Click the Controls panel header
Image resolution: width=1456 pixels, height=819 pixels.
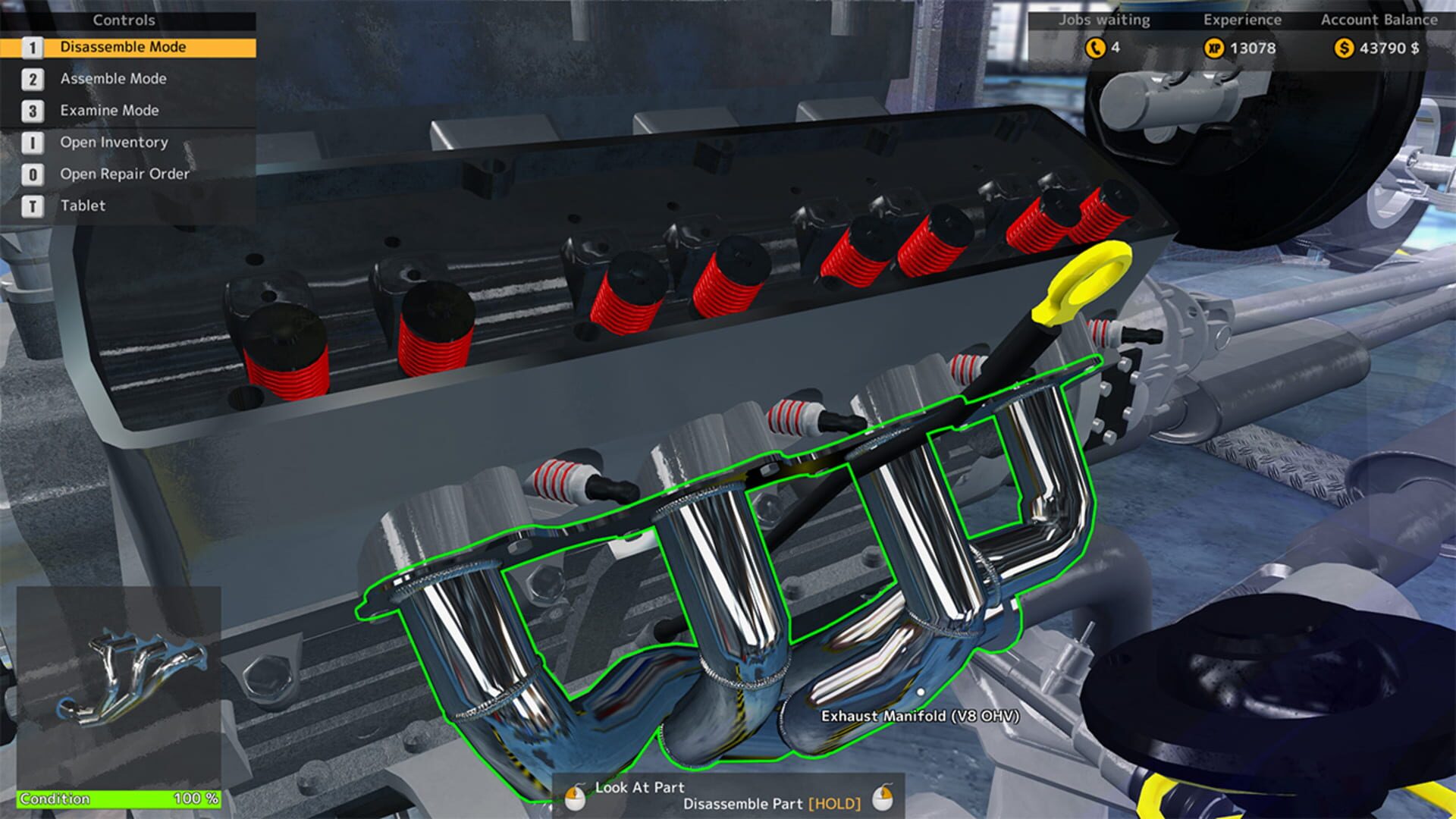(x=124, y=20)
